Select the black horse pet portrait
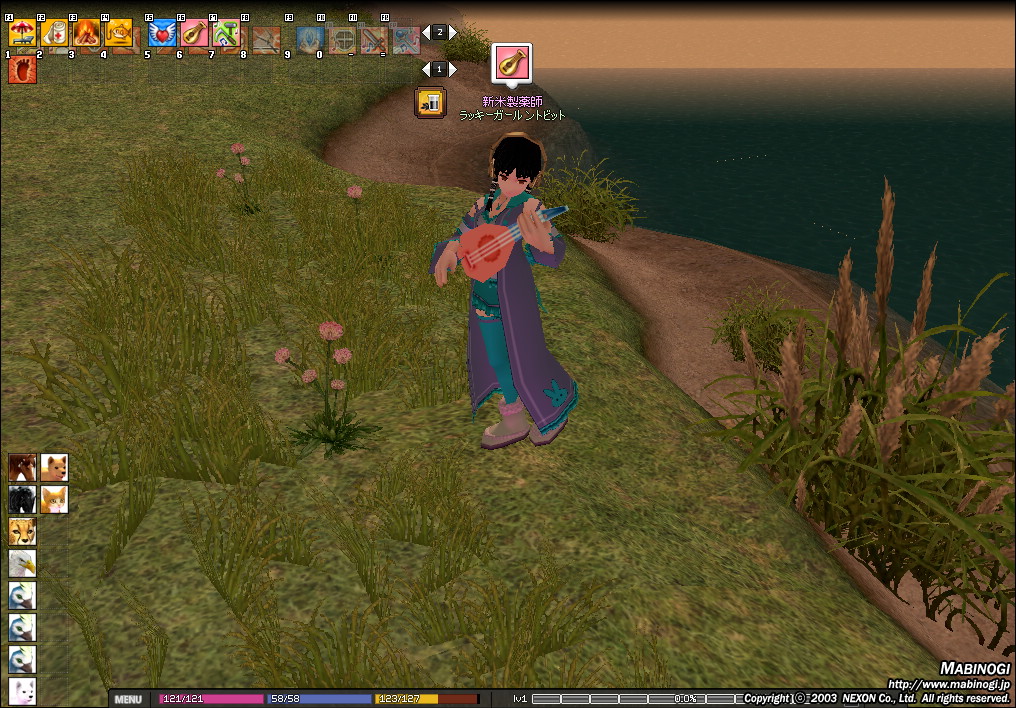Screen dimensions: 1016x708 click(22, 500)
